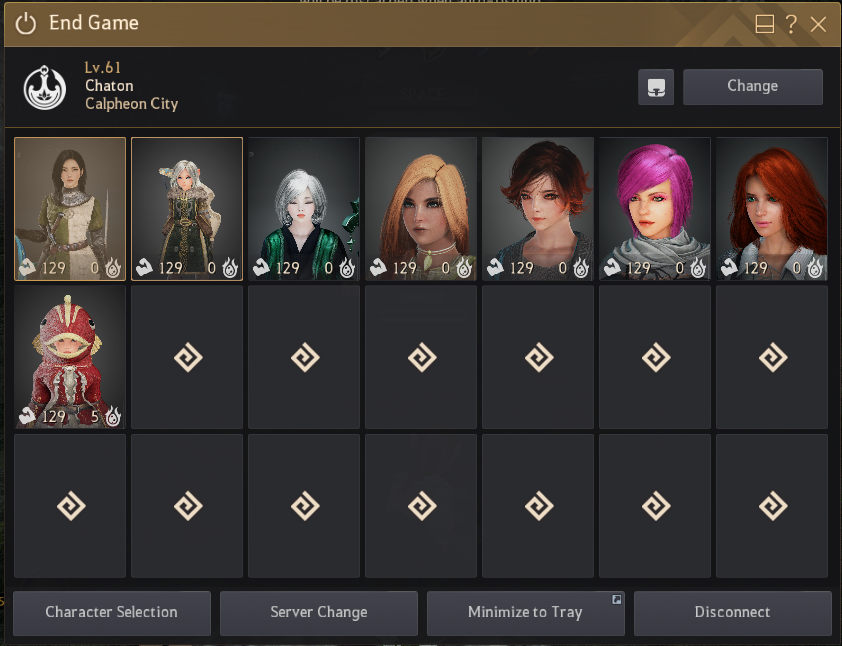Open the question mark help button
This screenshot has height=646, width=842.
(791, 24)
